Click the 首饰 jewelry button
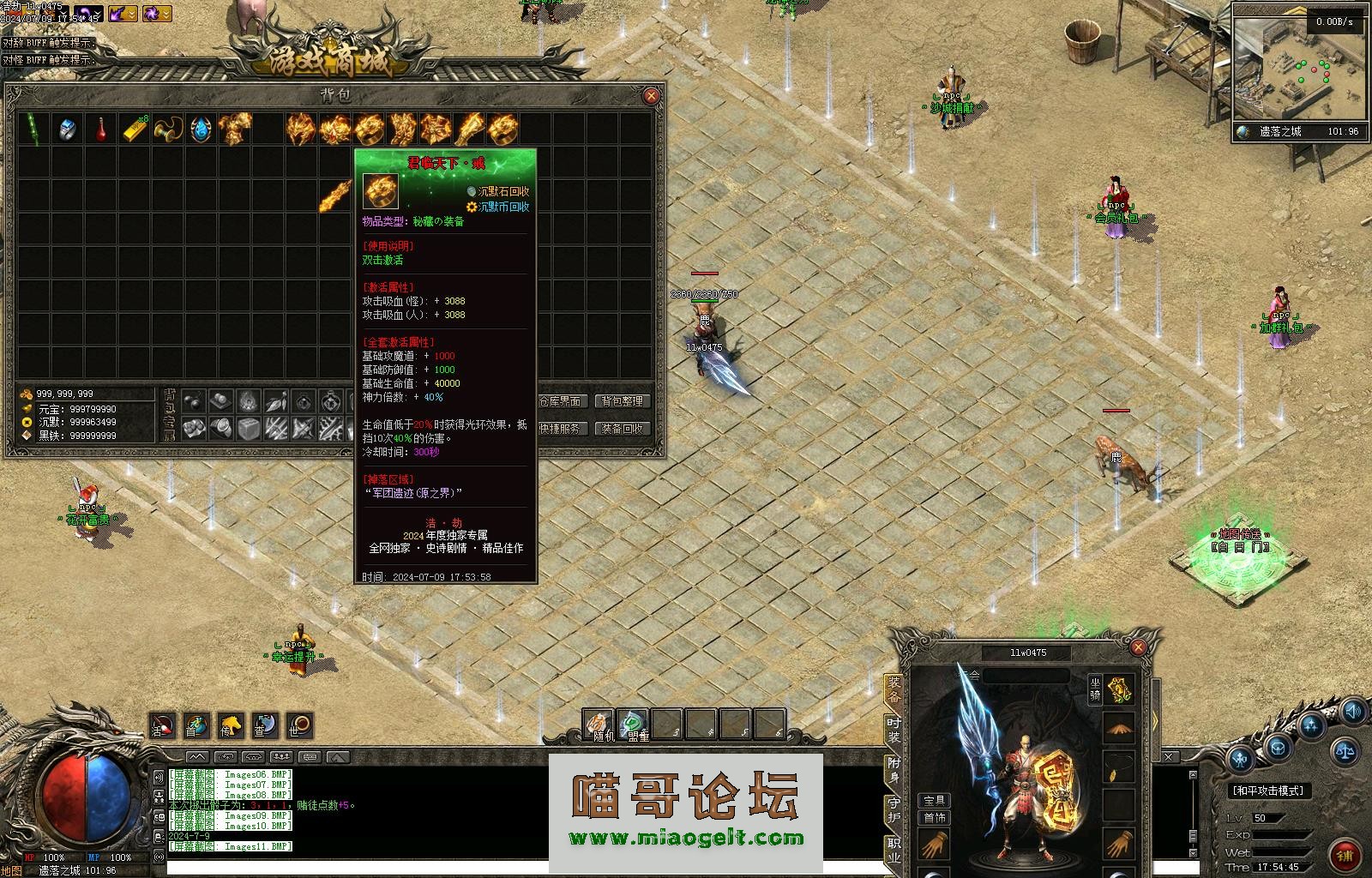 point(935,817)
